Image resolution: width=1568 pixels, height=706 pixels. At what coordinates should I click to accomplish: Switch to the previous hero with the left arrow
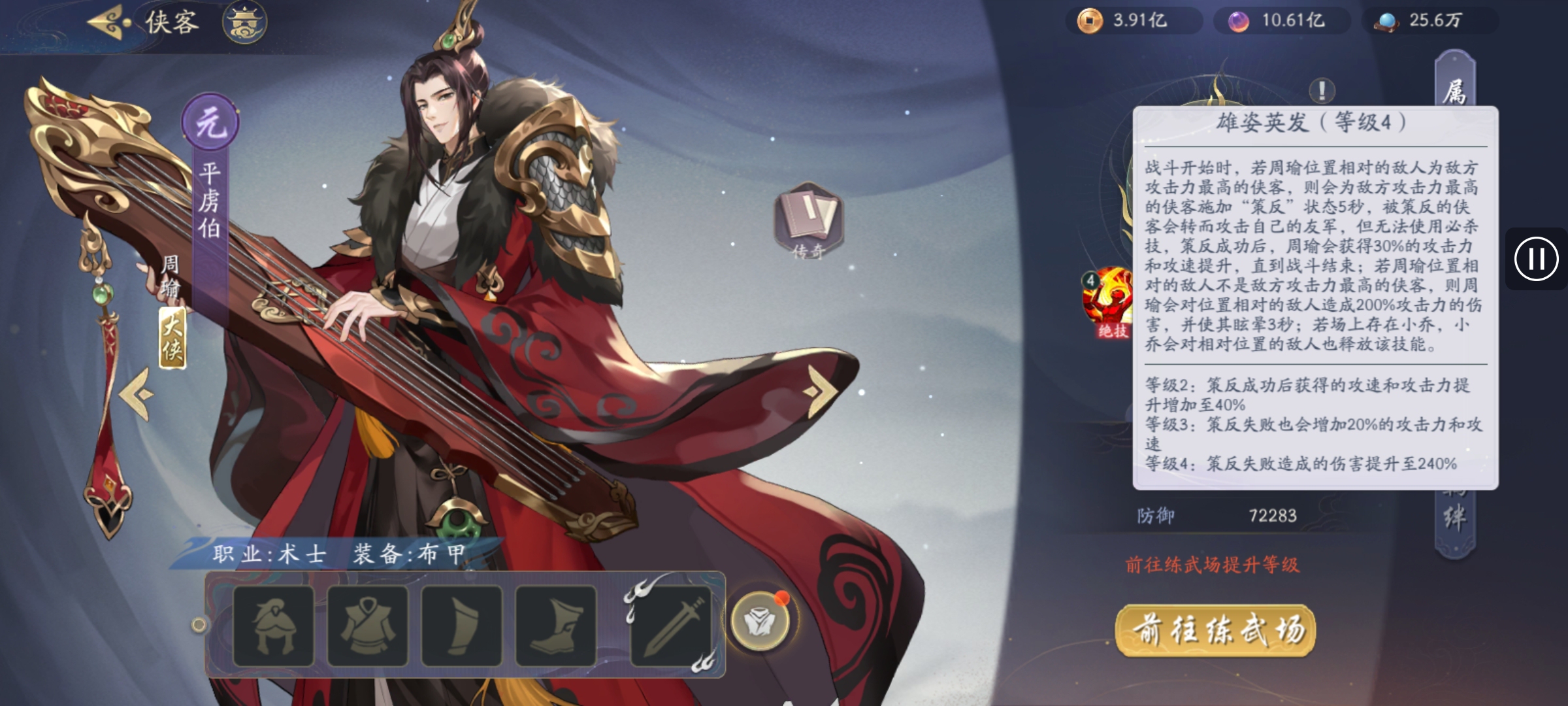tap(137, 394)
